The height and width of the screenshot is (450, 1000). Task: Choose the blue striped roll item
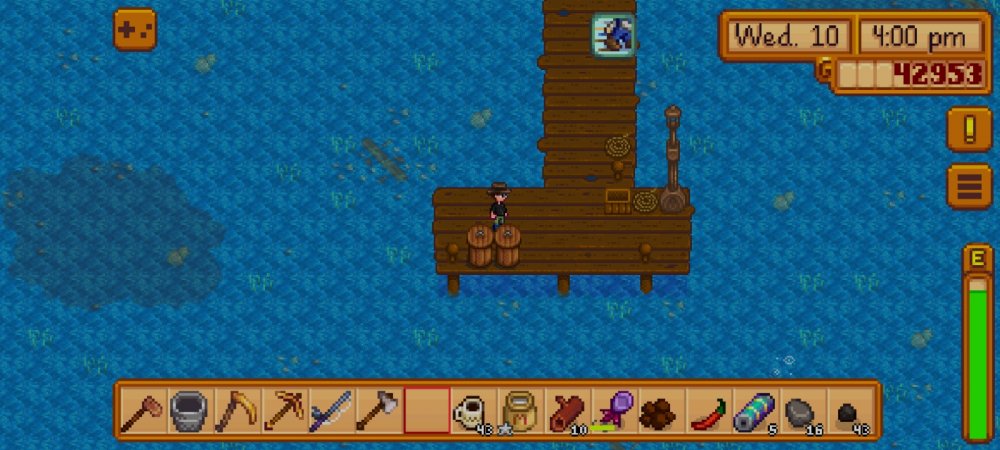tap(754, 410)
